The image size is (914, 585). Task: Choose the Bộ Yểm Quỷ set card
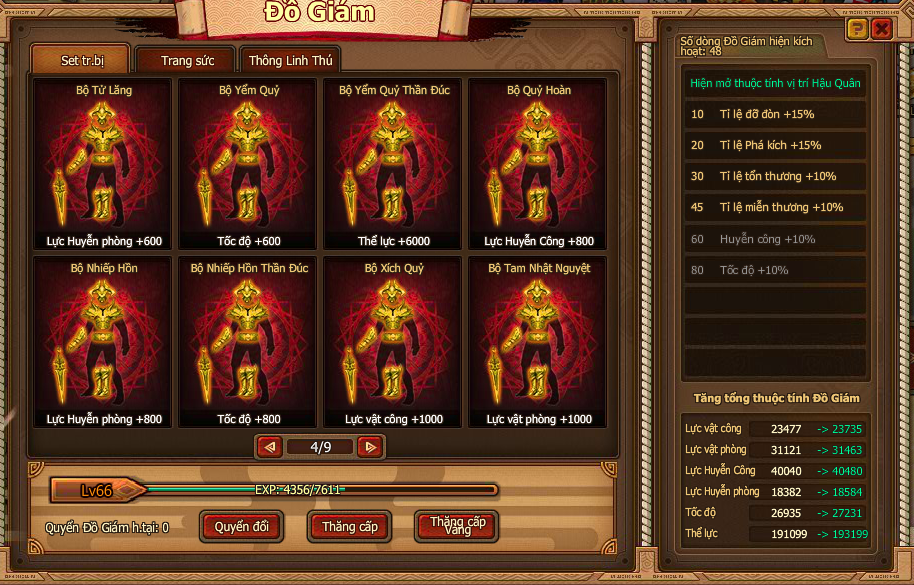click(248, 164)
